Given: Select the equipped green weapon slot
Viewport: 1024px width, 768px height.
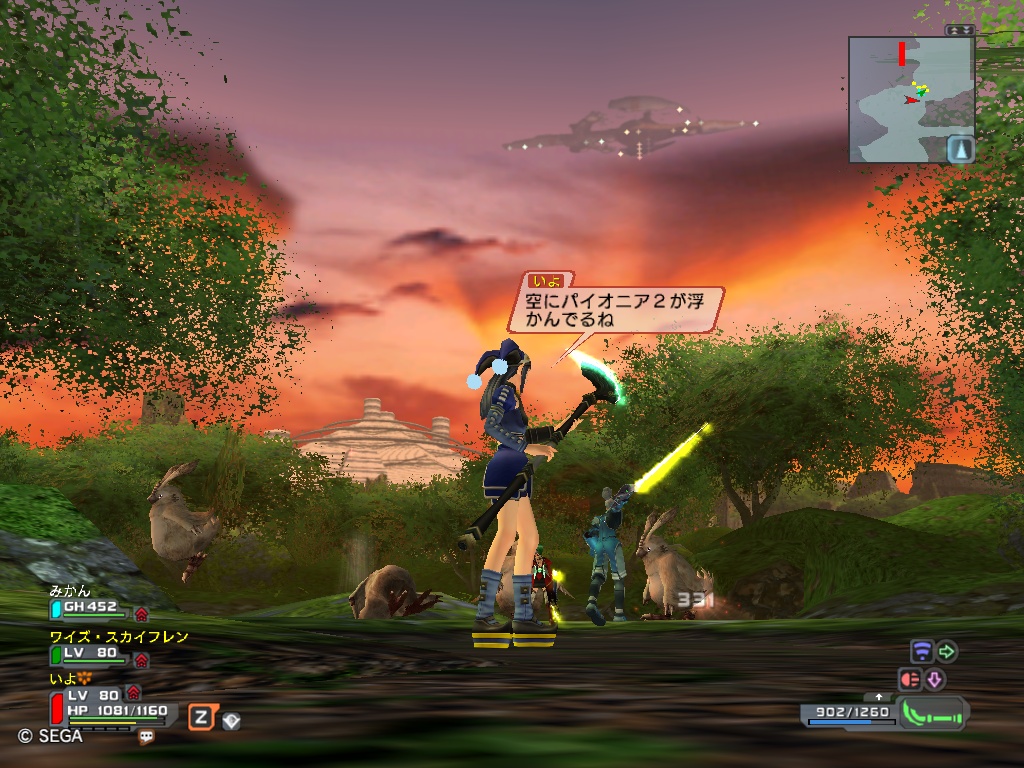Looking at the screenshot, I should click(933, 714).
